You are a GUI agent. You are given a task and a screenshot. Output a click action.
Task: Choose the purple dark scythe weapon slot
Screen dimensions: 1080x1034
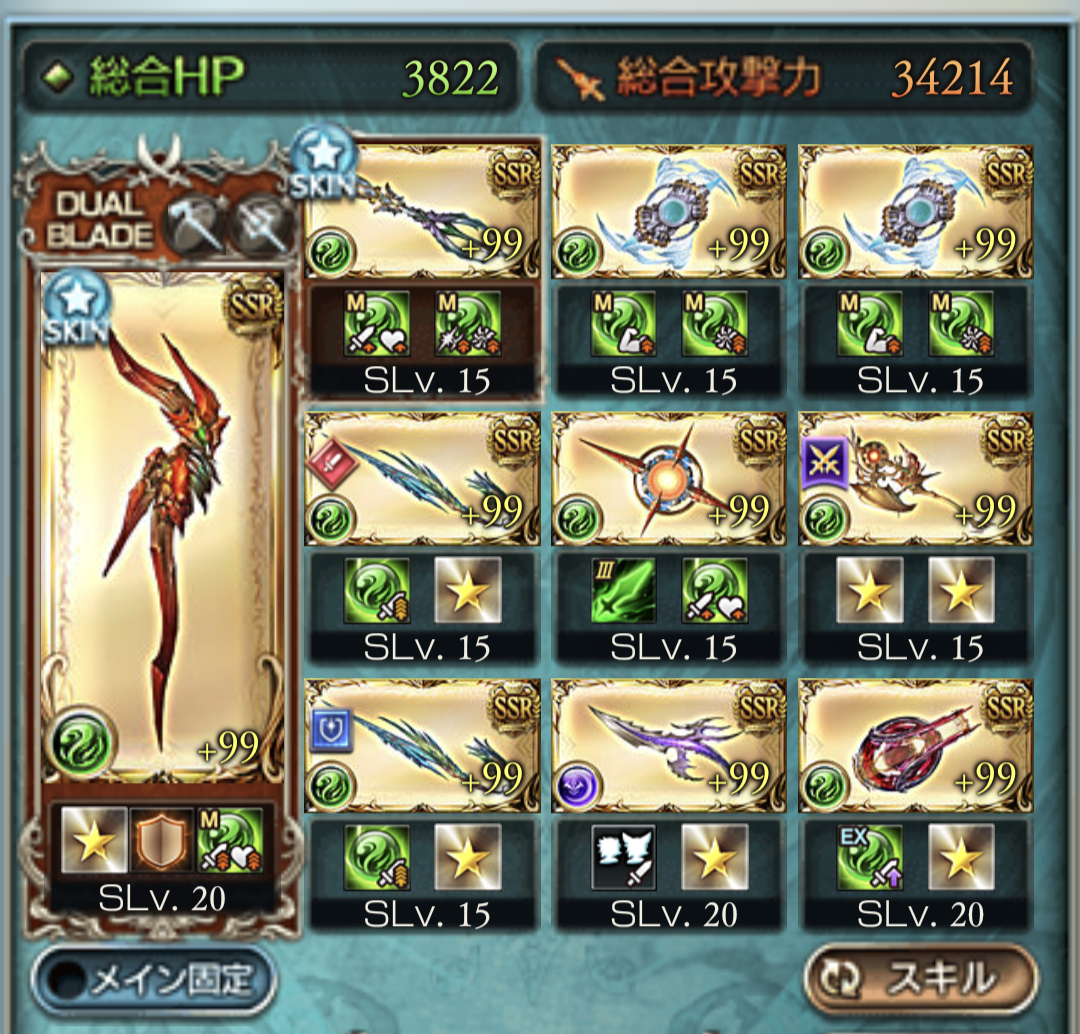(x=668, y=743)
